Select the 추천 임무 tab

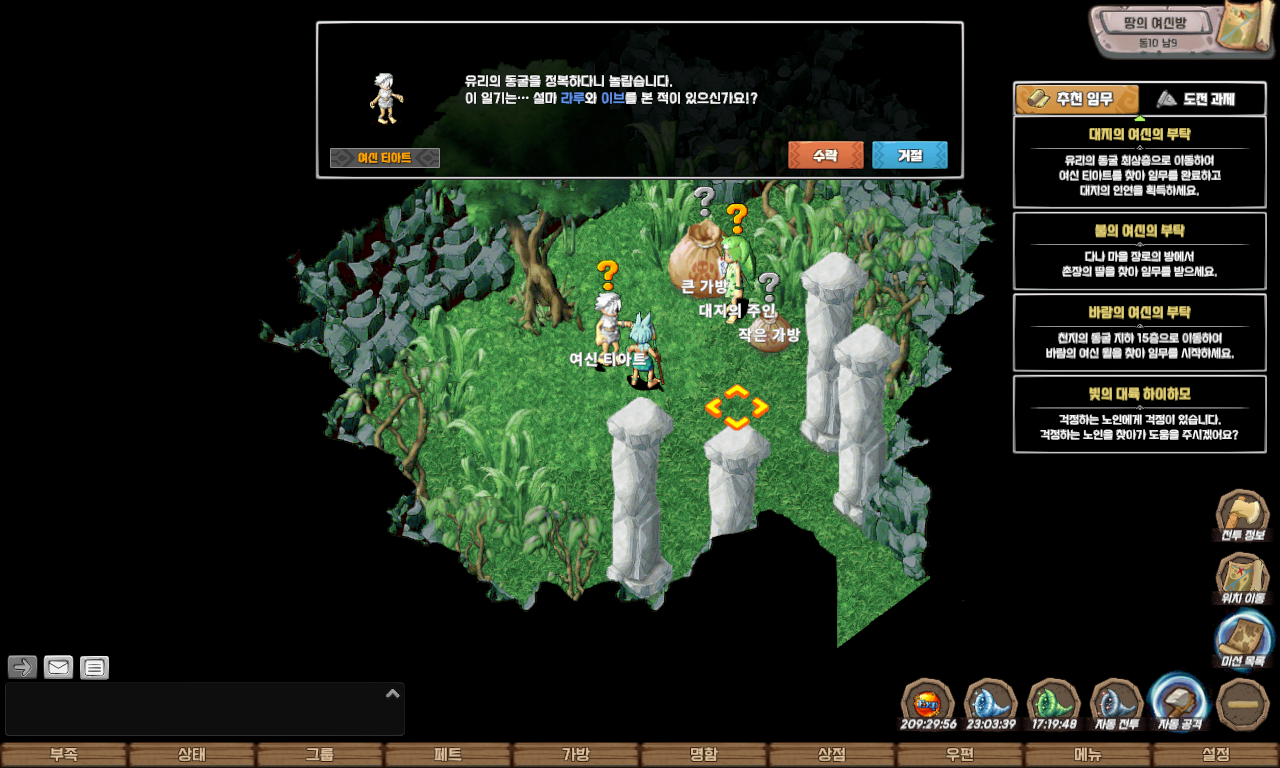(1077, 99)
